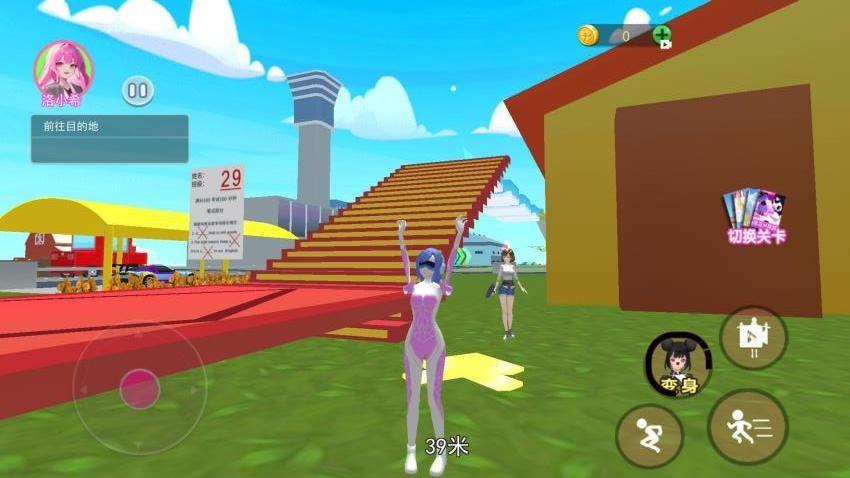Activate the sprint running figure button
This screenshot has height=478, width=850.
click(747, 426)
